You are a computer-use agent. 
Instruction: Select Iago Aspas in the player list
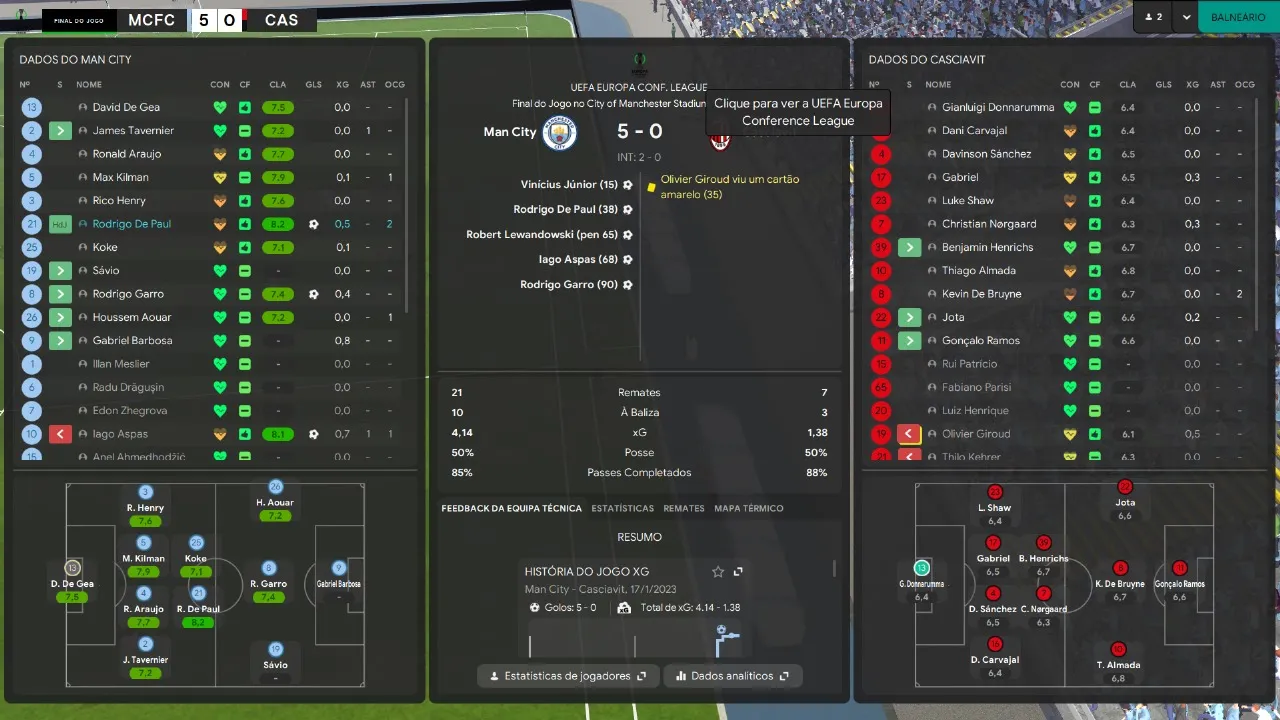click(x=120, y=434)
